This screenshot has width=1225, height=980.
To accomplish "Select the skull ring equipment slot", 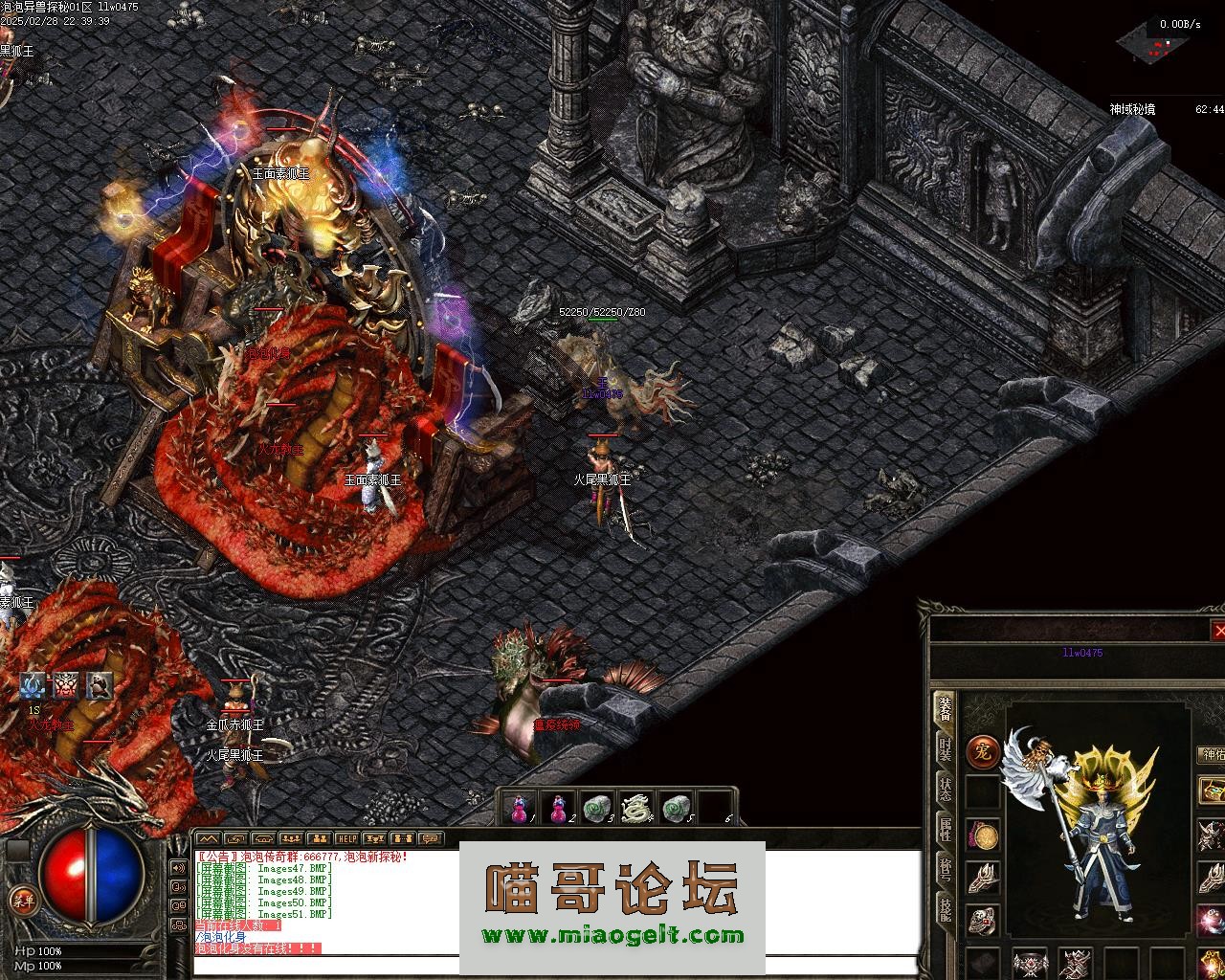I will click(x=983, y=920).
